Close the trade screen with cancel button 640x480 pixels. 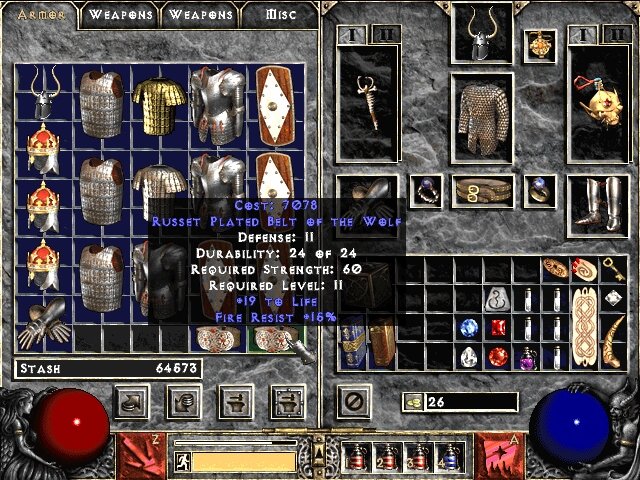click(x=353, y=402)
